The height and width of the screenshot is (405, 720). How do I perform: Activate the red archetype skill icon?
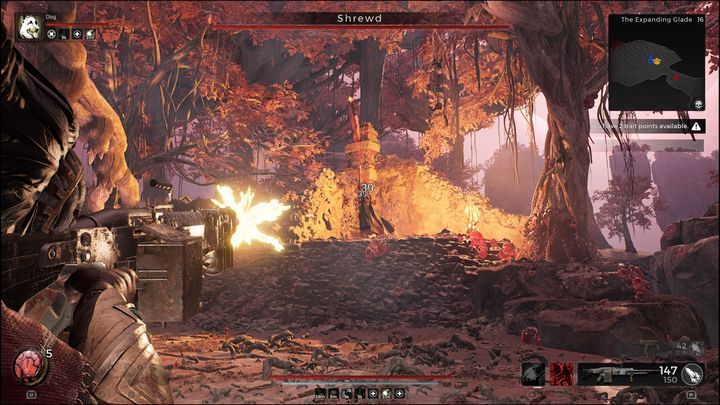tap(561, 373)
